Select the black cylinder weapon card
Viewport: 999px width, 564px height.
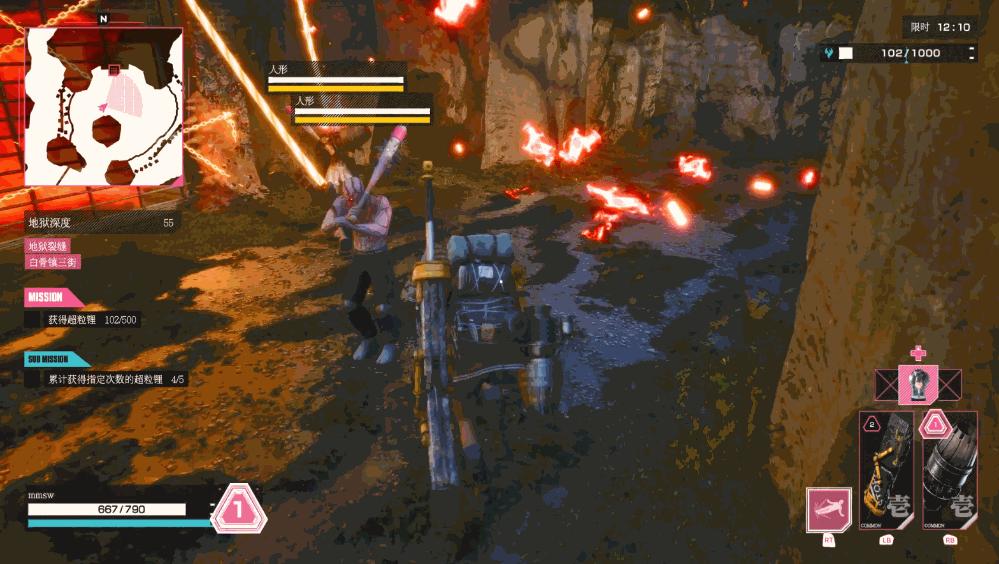tap(948, 470)
